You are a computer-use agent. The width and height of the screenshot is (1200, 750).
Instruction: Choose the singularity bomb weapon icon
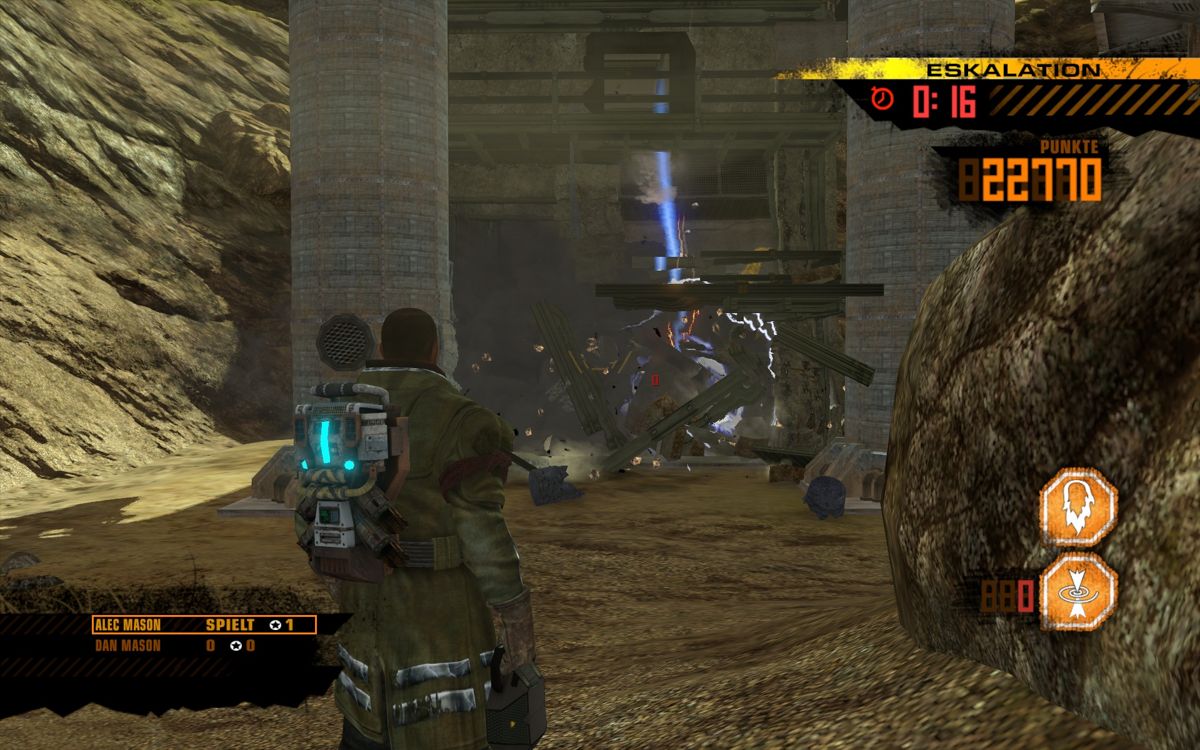coord(1078,593)
